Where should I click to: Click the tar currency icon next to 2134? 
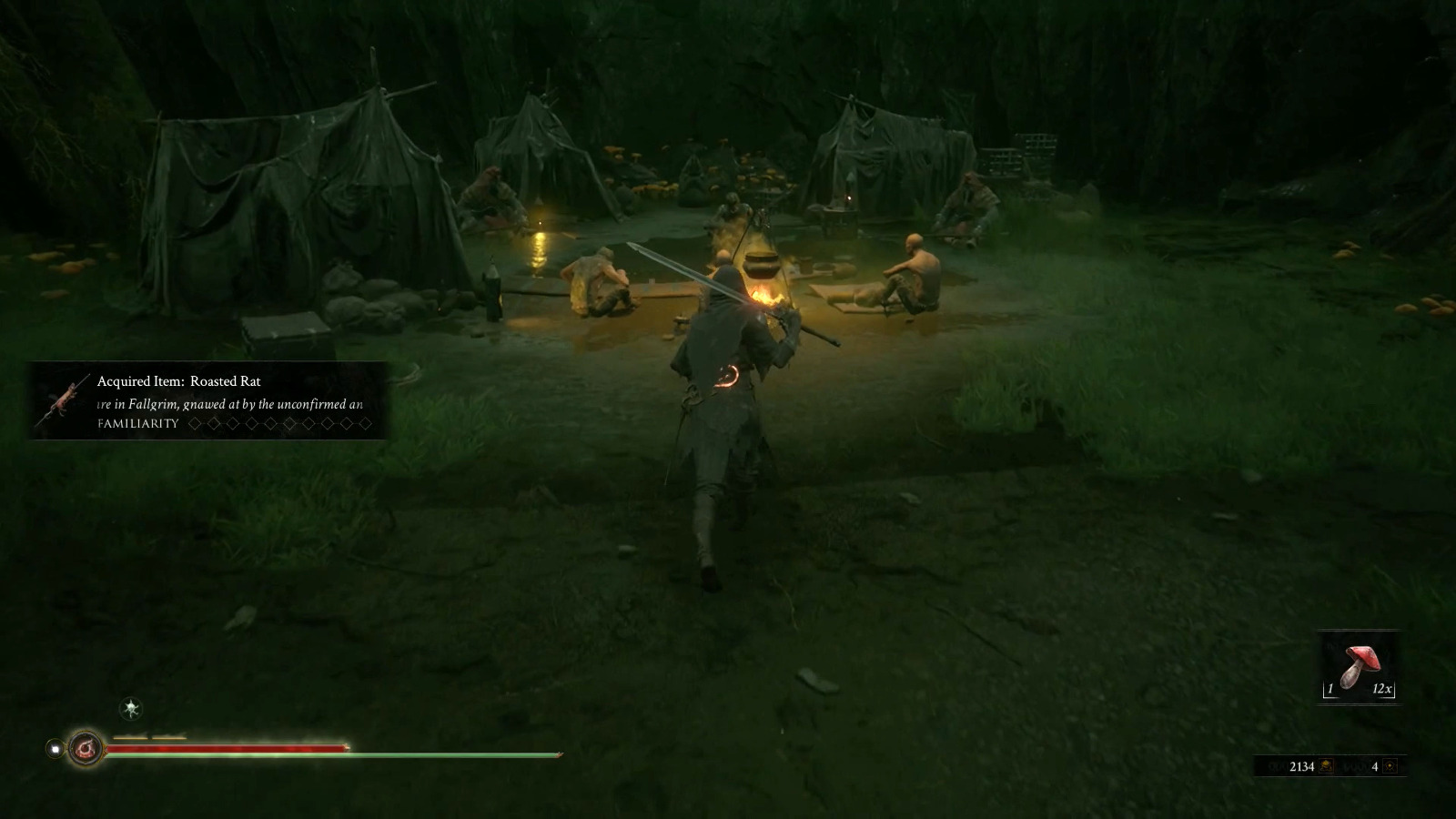[x=1326, y=766]
